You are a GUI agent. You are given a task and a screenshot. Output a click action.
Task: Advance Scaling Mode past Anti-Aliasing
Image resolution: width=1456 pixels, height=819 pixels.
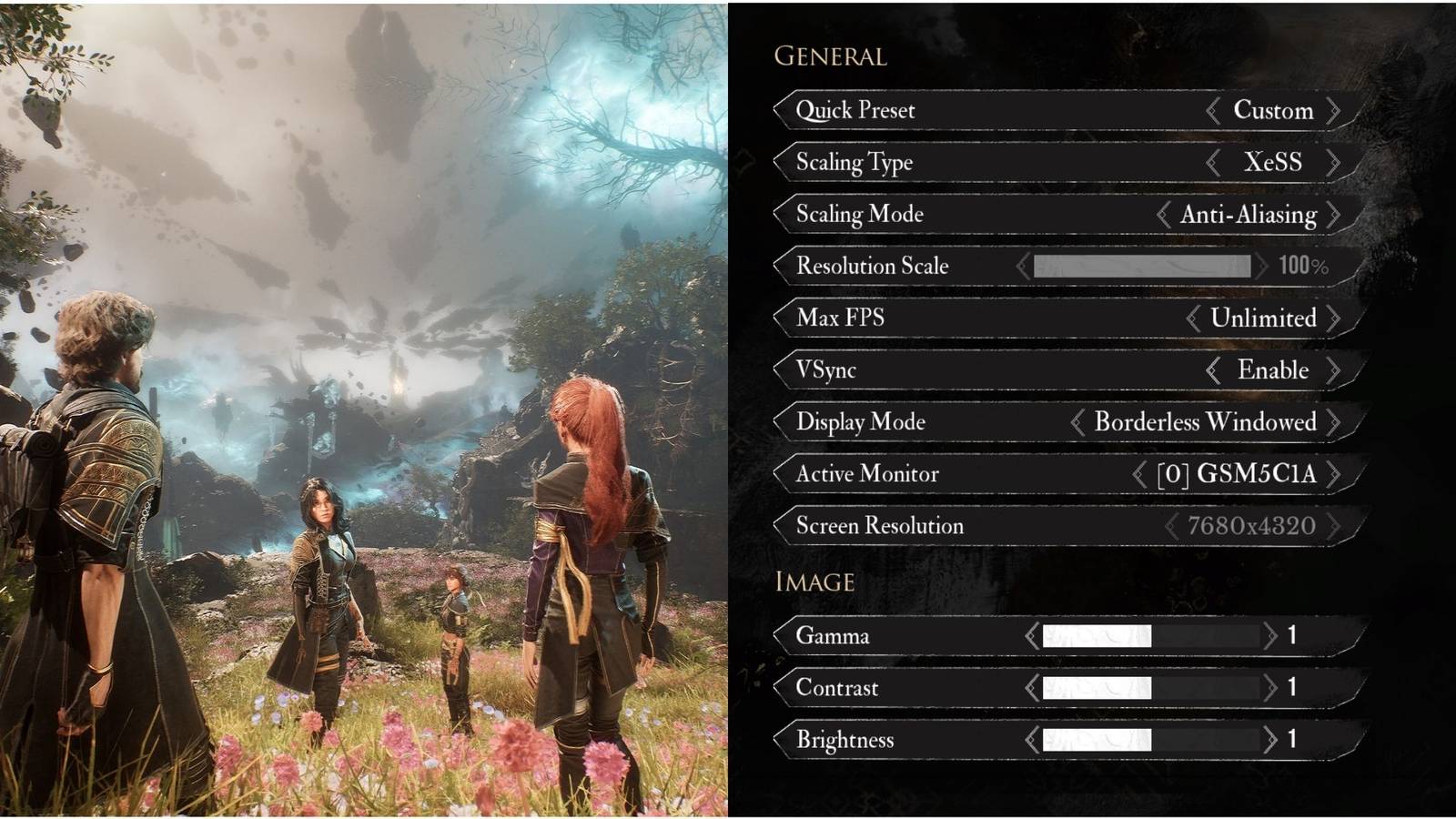tap(1335, 214)
